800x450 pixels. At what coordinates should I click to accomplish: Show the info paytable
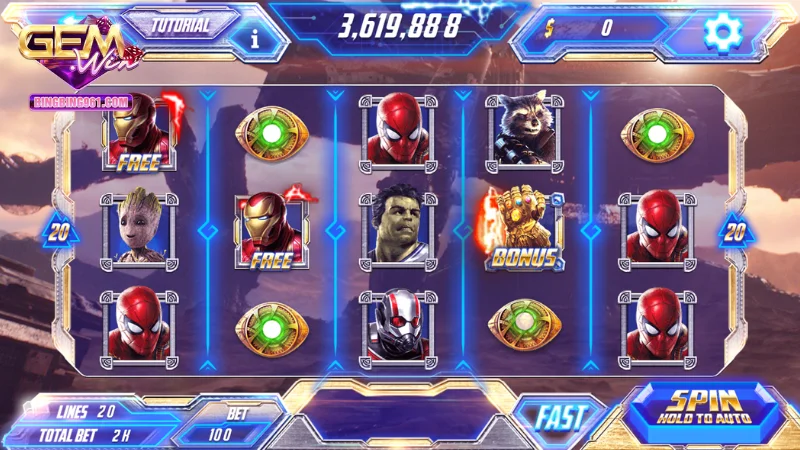coord(254,39)
